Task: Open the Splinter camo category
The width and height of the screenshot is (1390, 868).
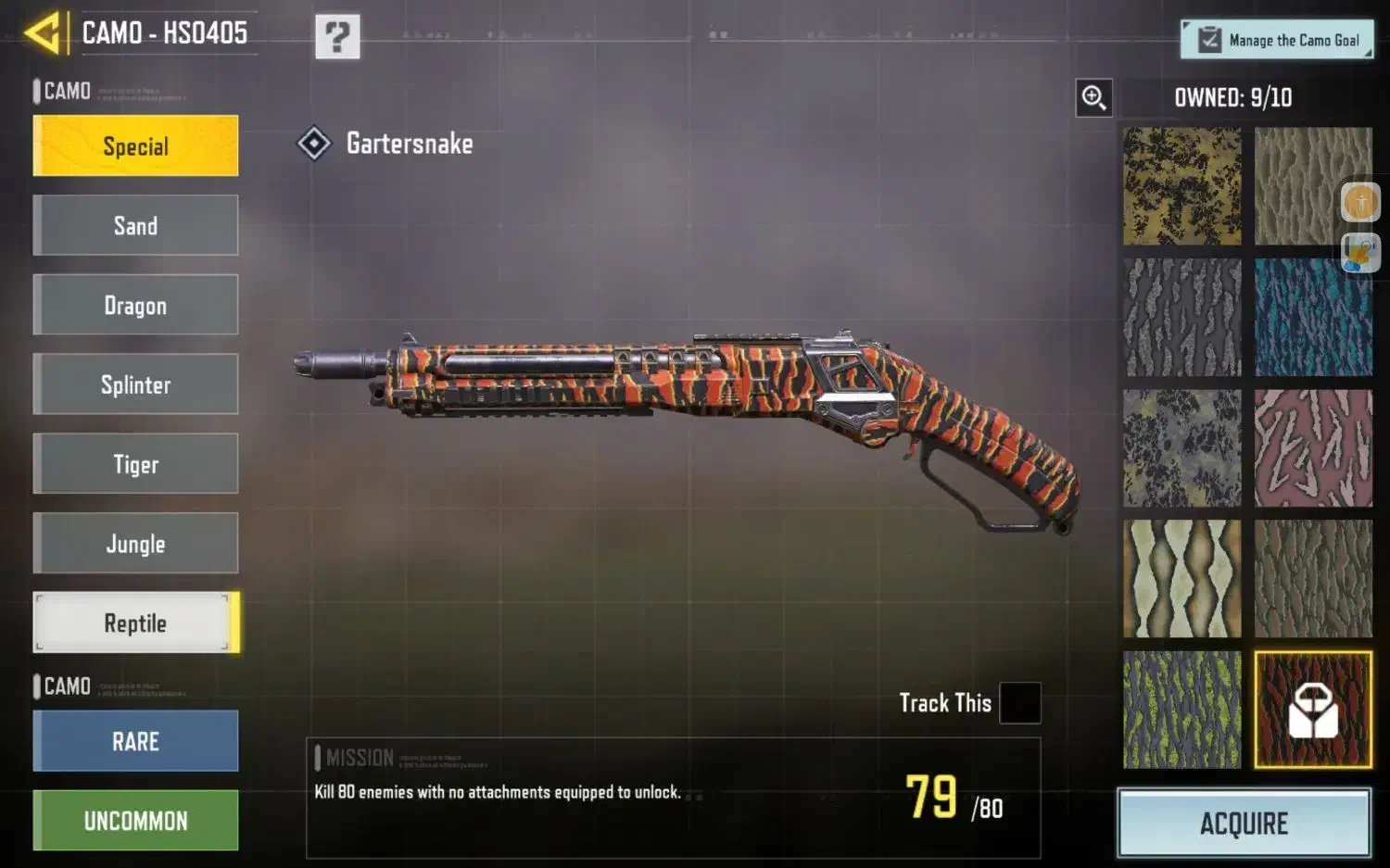Action: pyautogui.click(x=135, y=384)
